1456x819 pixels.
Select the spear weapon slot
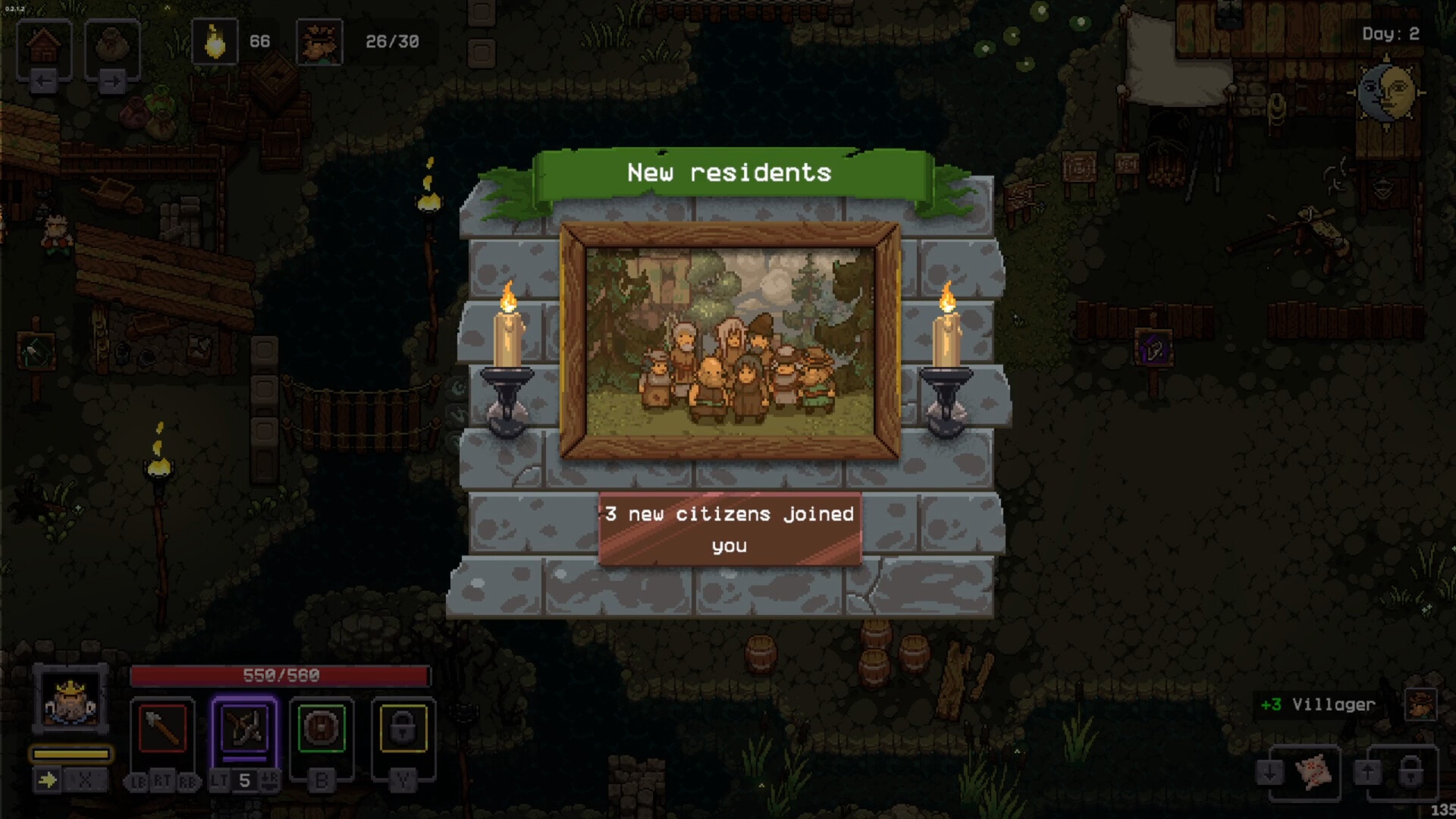tap(162, 728)
